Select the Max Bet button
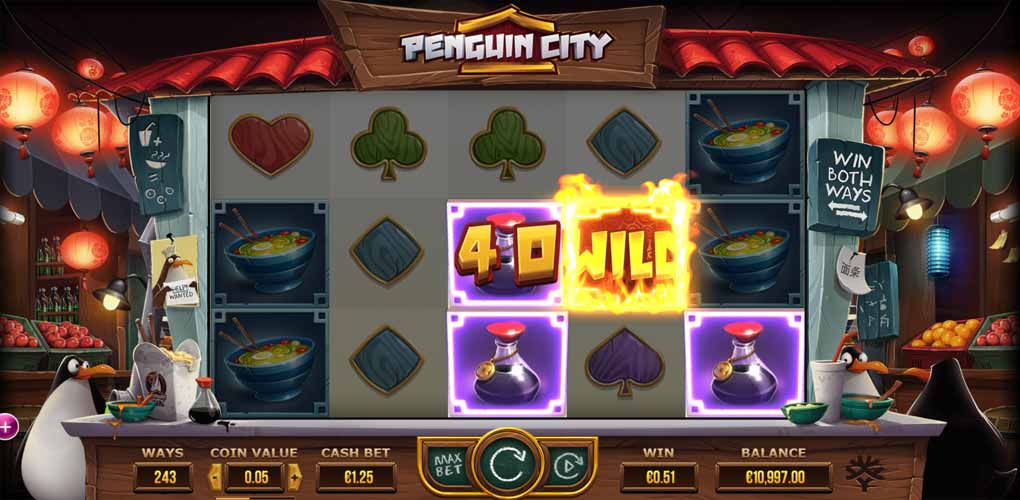Viewport: 1020px width, 500px height. tap(445, 466)
